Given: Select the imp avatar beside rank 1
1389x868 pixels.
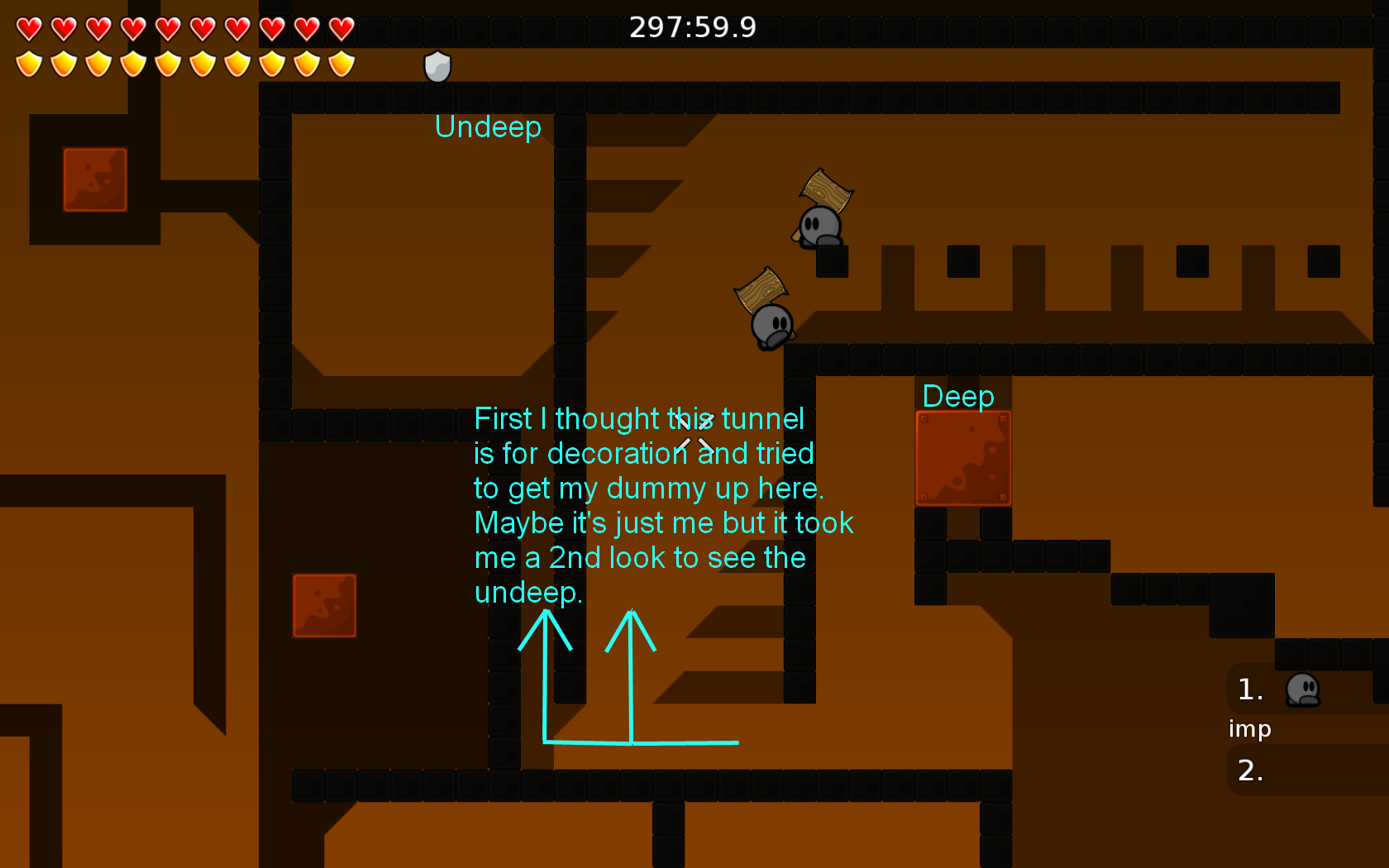Looking at the screenshot, I should pyautogui.click(x=1304, y=690).
